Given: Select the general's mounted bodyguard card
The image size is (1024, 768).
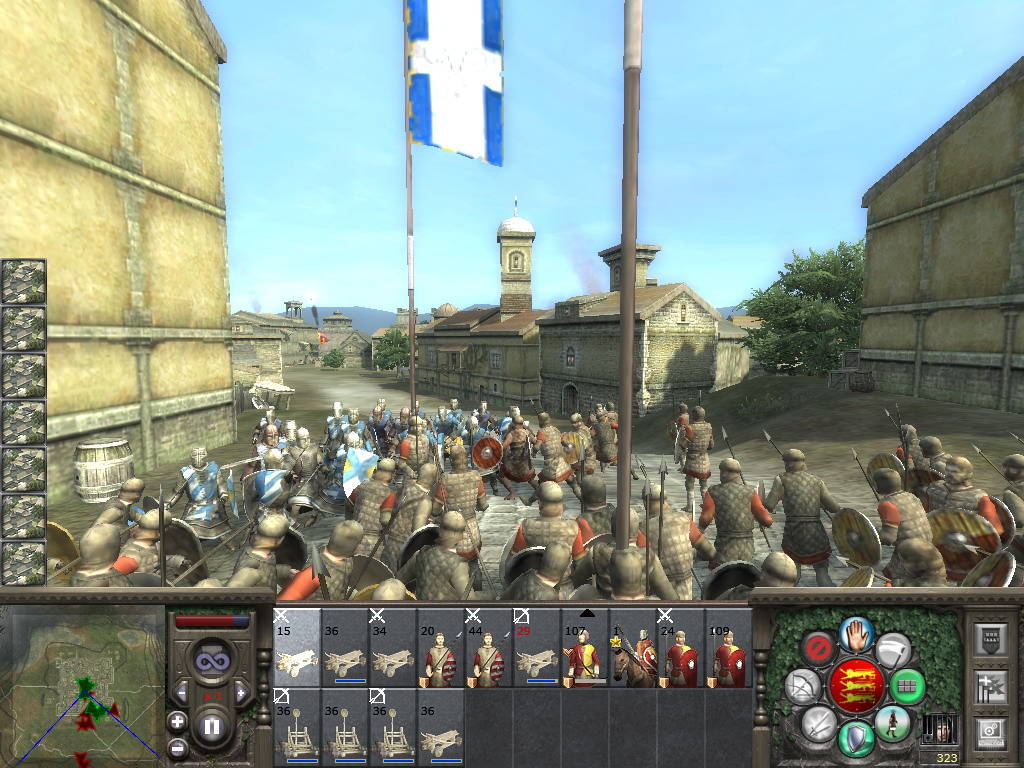Looking at the screenshot, I should pyautogui.click(x=632, y=648).
